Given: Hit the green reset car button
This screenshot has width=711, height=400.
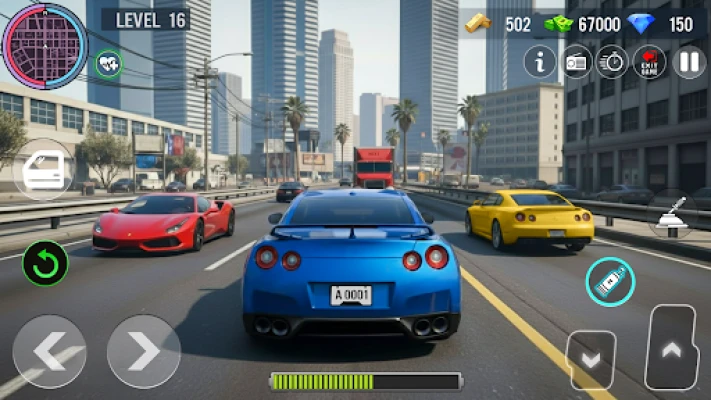Looking at the screenshot, I should [x=45, y=263].
